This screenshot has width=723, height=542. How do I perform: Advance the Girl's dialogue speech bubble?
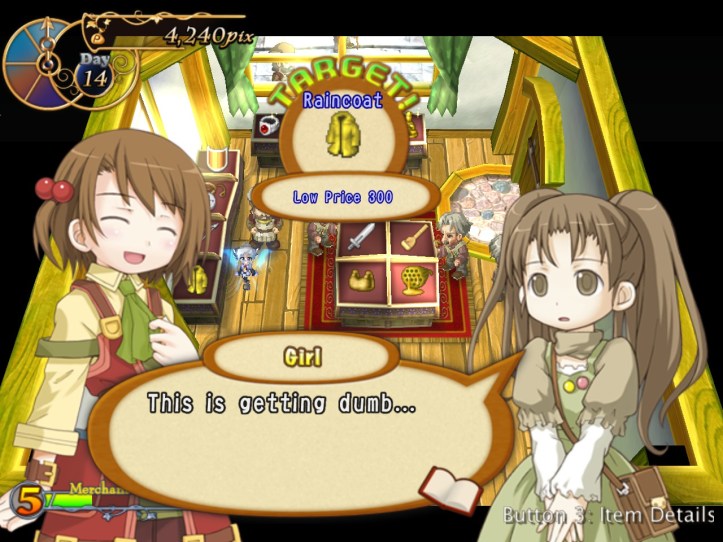pos(300,420)
